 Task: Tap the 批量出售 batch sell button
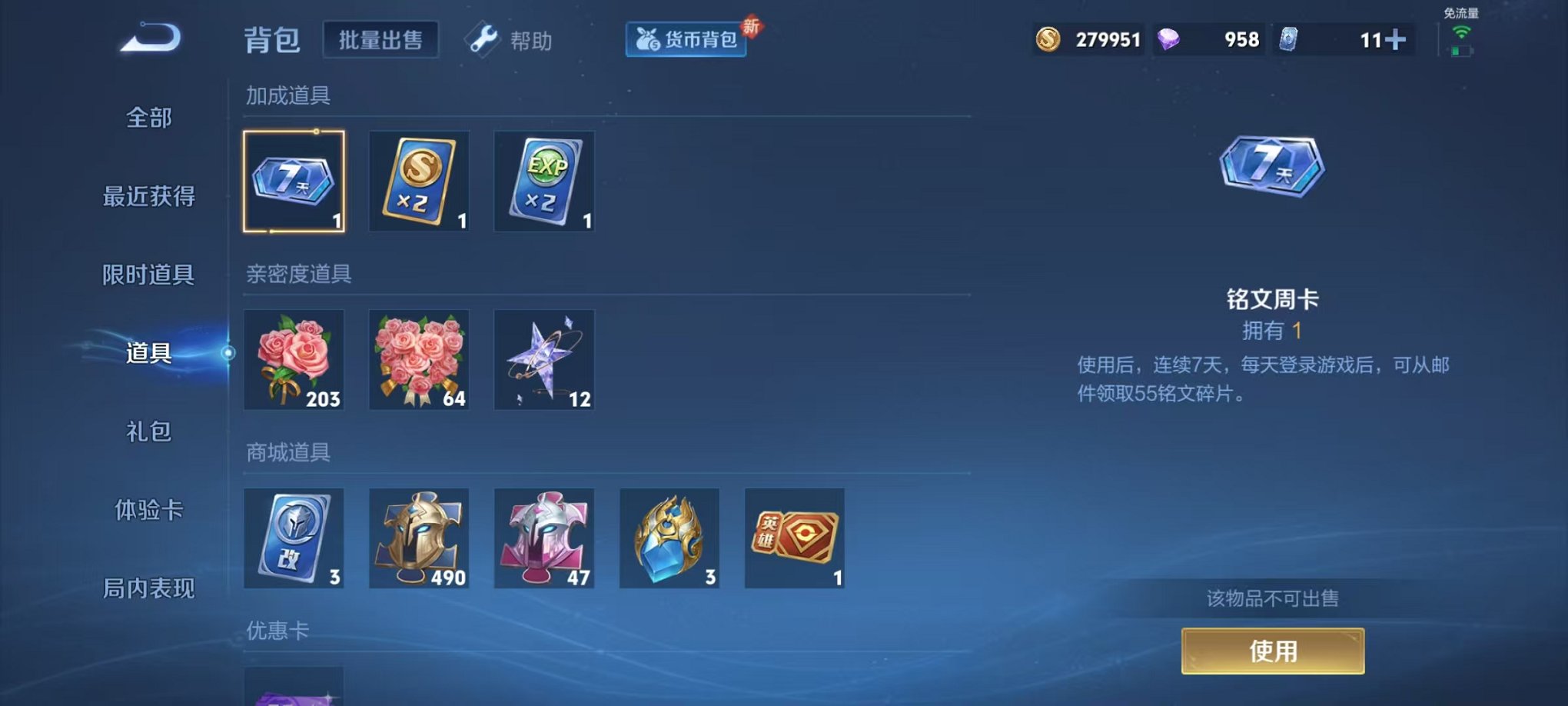pyautogui.click(x=380, y=40)
